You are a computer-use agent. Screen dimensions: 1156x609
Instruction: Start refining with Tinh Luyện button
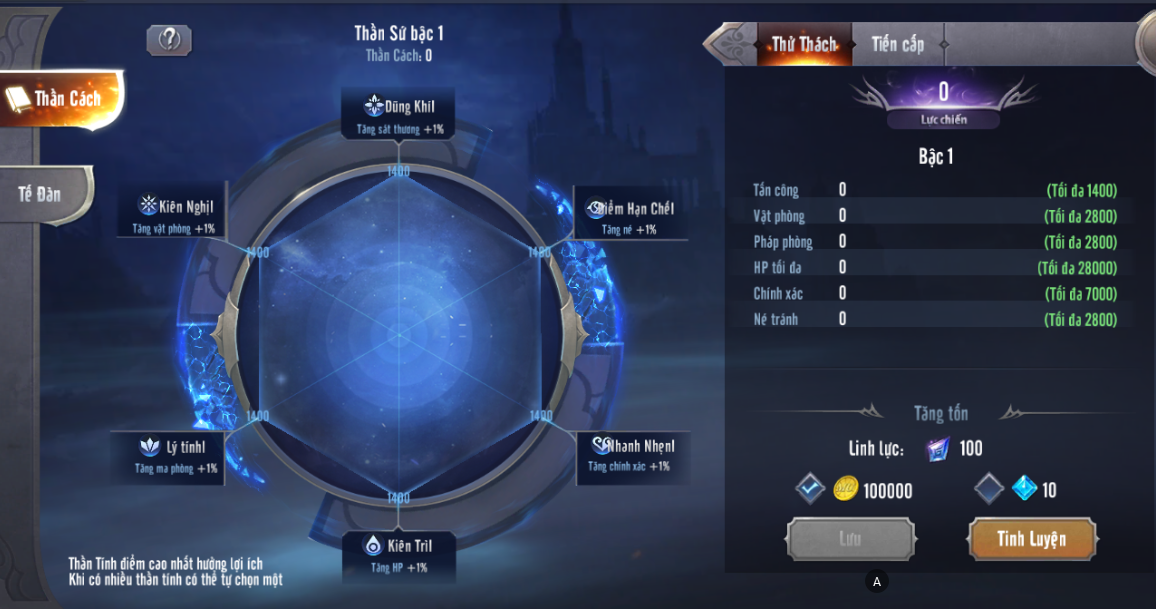tap(1031, 539)
